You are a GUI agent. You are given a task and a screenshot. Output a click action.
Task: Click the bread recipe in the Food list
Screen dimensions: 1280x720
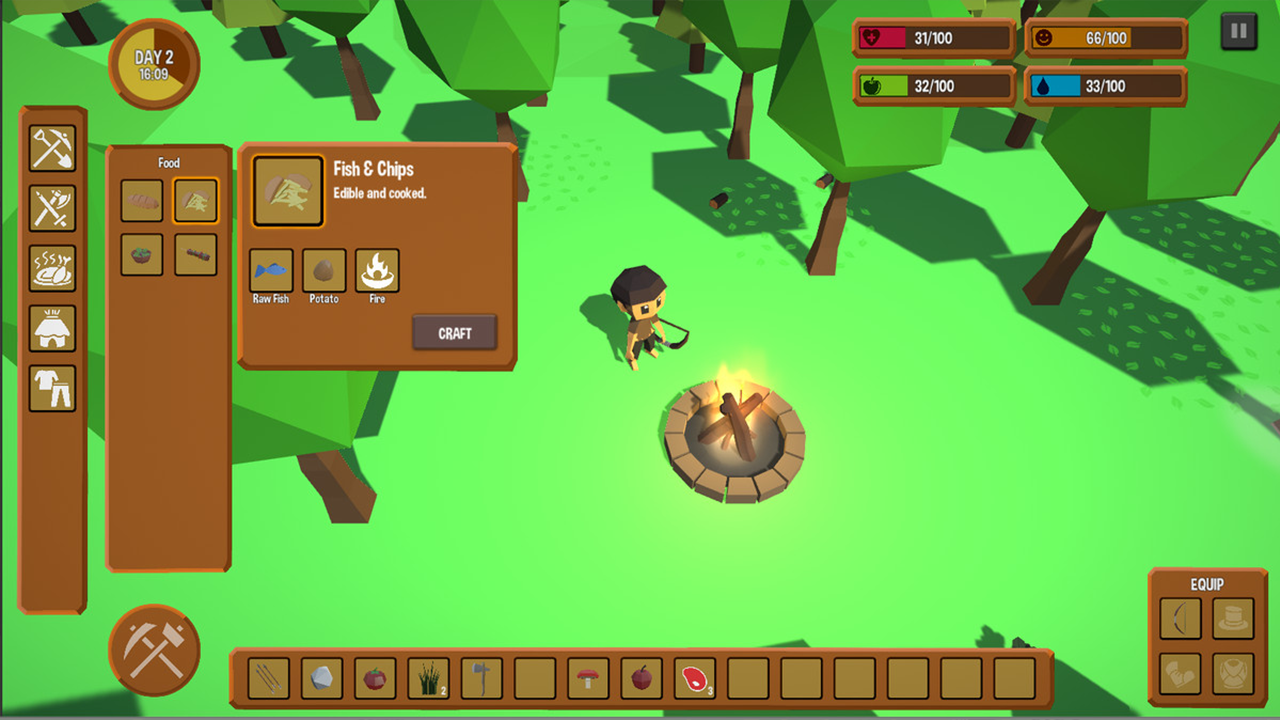[x=141, y=199]
